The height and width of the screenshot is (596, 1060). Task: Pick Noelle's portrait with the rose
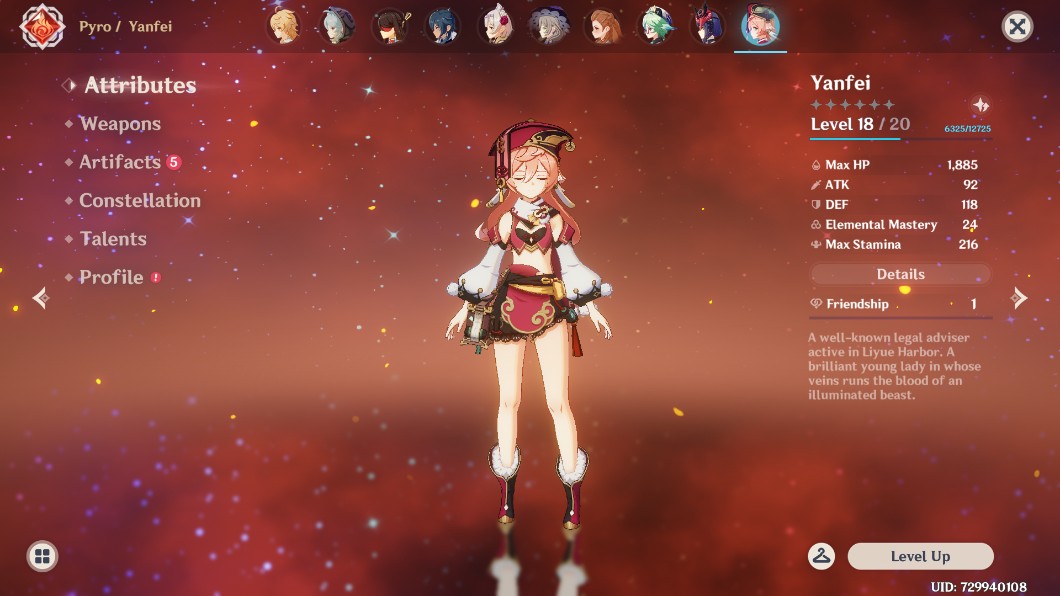(x=495, y=26)
